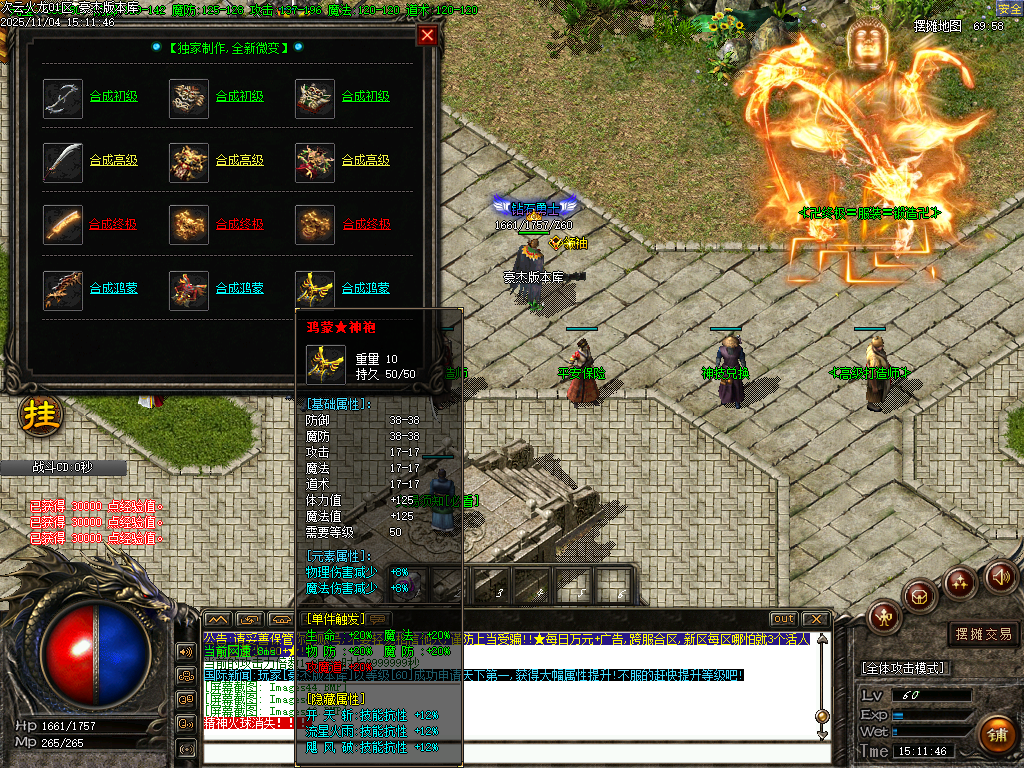Choose 合成高级 beside the steel saber icon
The height and width of the screenshot is (768, 1024).
(x=113, y=160)
